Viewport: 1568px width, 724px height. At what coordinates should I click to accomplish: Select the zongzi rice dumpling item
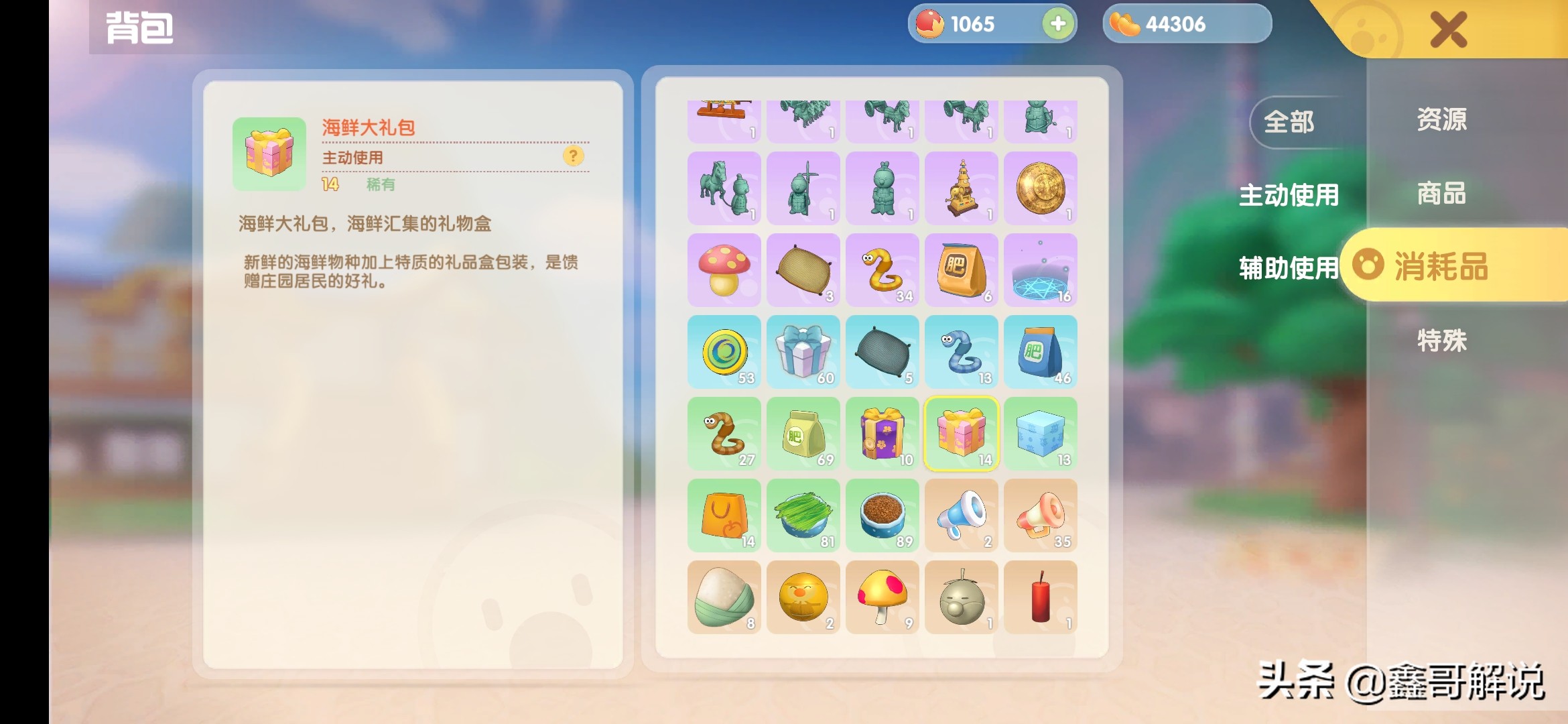click(x=724, y=598)
